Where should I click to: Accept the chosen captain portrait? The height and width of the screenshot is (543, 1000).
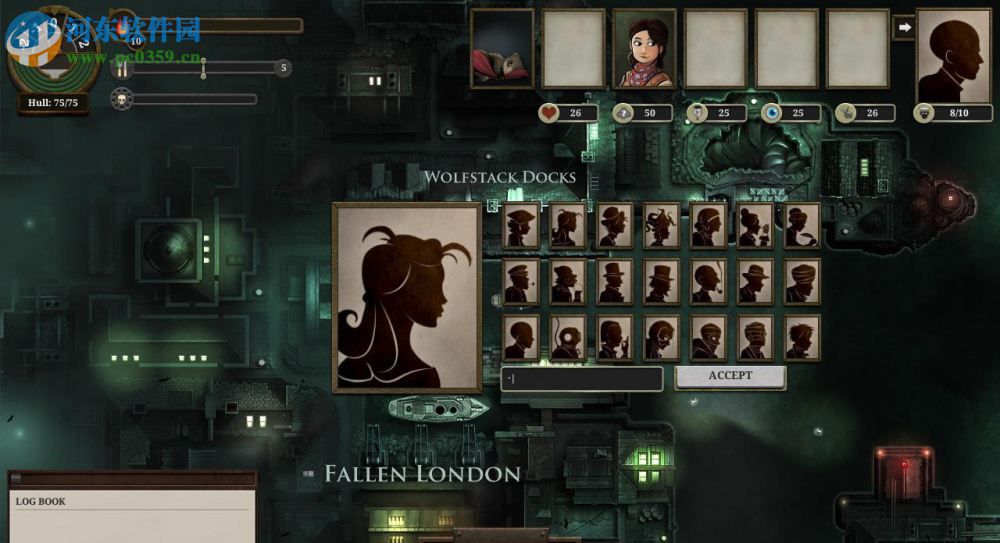730,376
